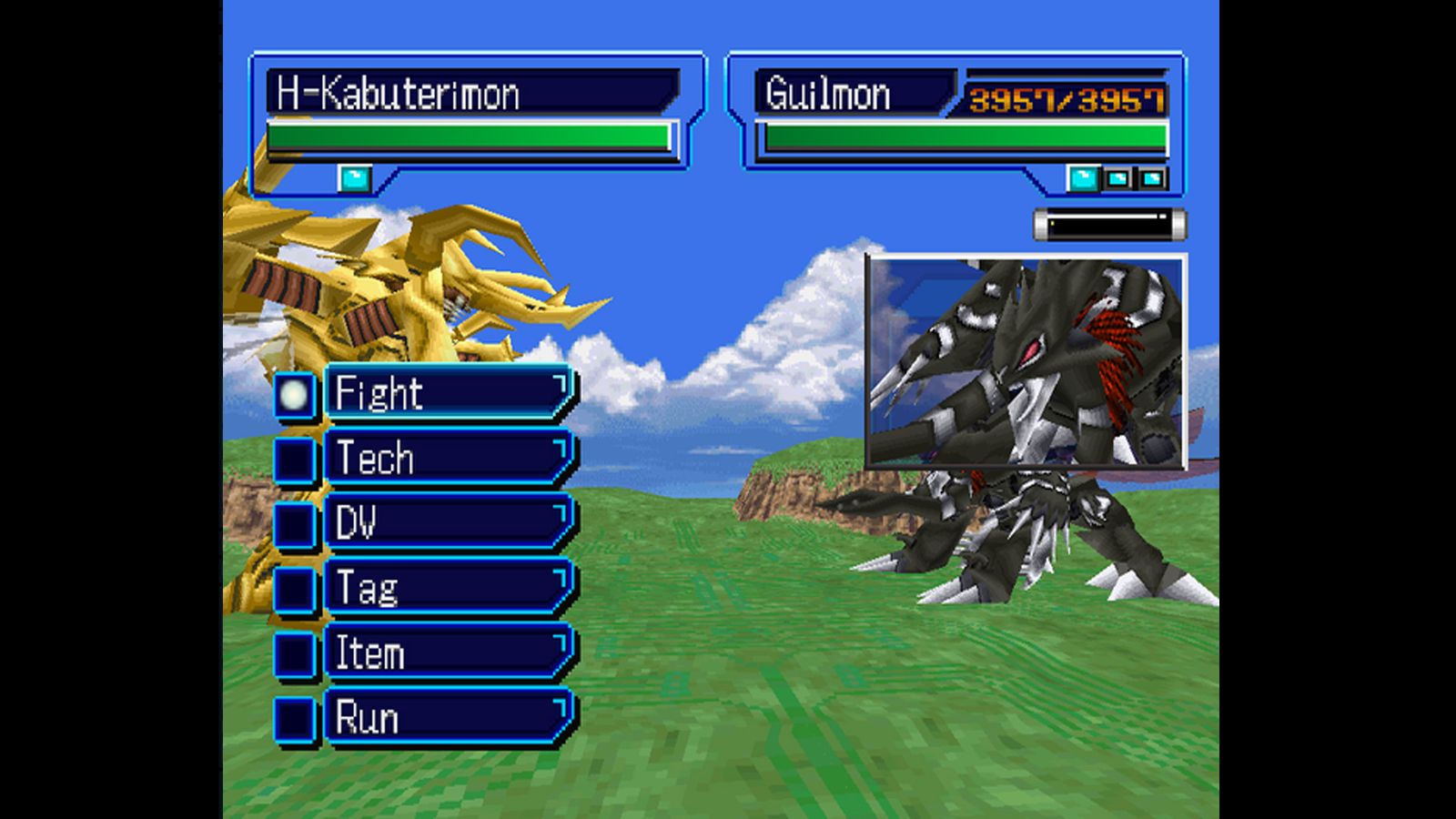This screenshot has height=819, width=1456.
Task: Click the empty selector box beside Tag
Action: tap(293, 588)
